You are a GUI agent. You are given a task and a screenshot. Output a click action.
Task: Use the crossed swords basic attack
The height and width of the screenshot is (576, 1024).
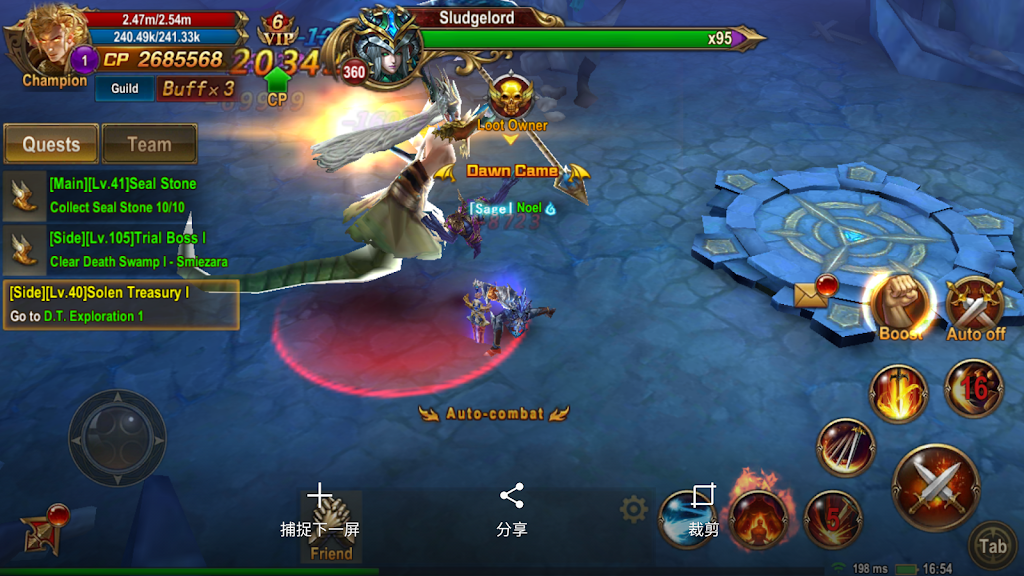(935, 487)
